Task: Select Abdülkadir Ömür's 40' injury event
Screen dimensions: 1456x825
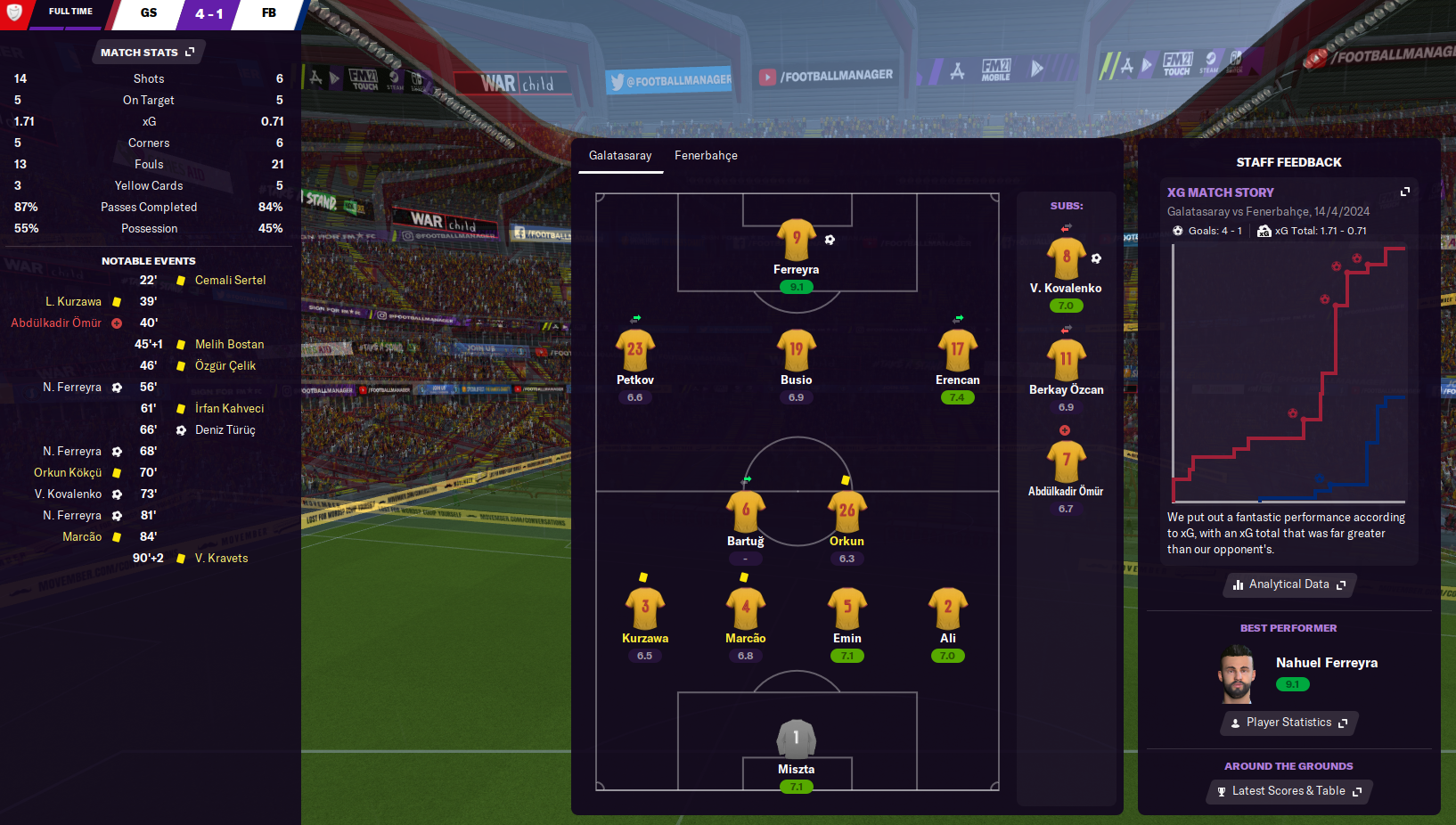Action: tap(57, 323)
